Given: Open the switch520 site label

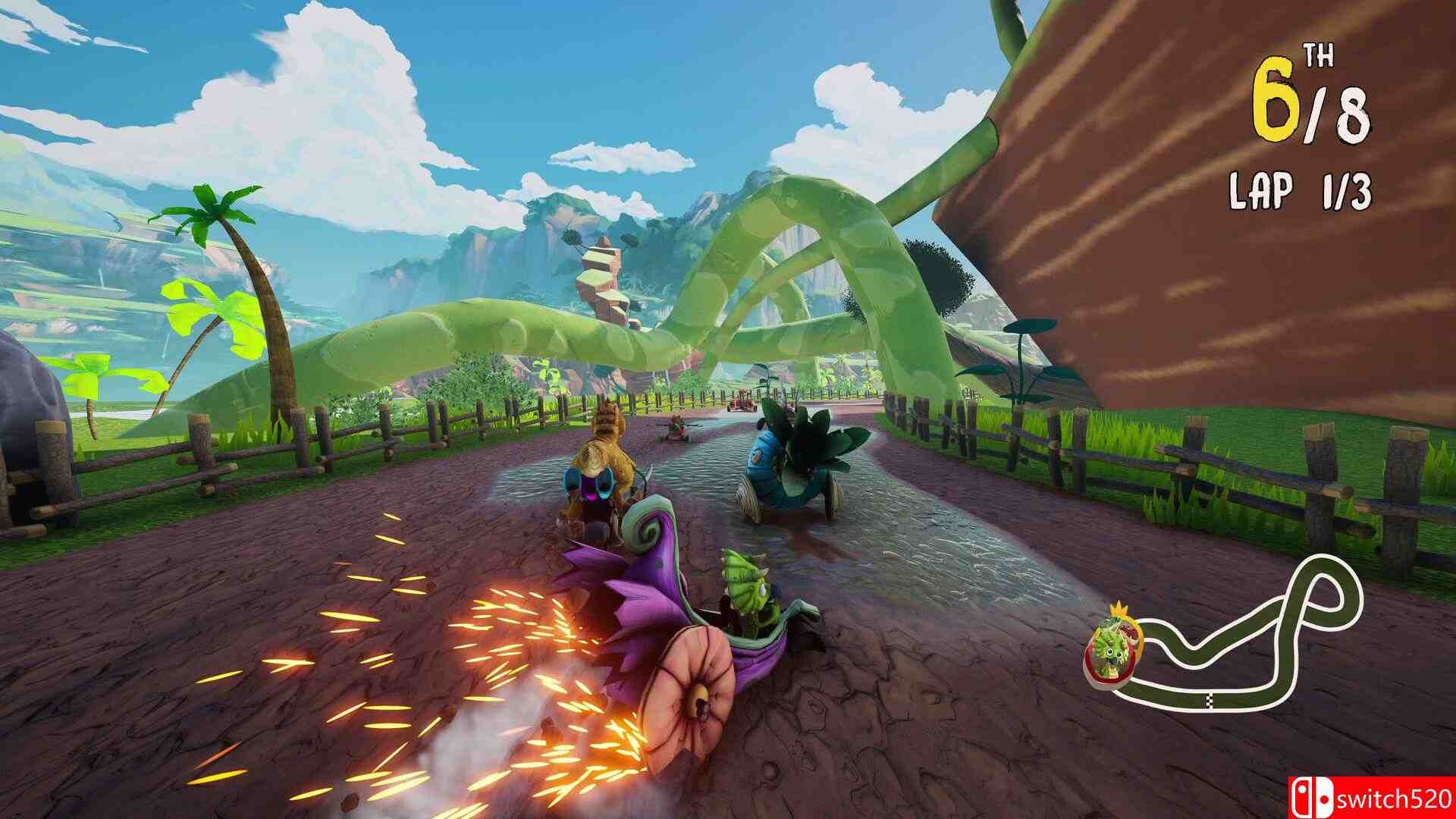Looking at the screenshot, I should (x=1395, y=798).
